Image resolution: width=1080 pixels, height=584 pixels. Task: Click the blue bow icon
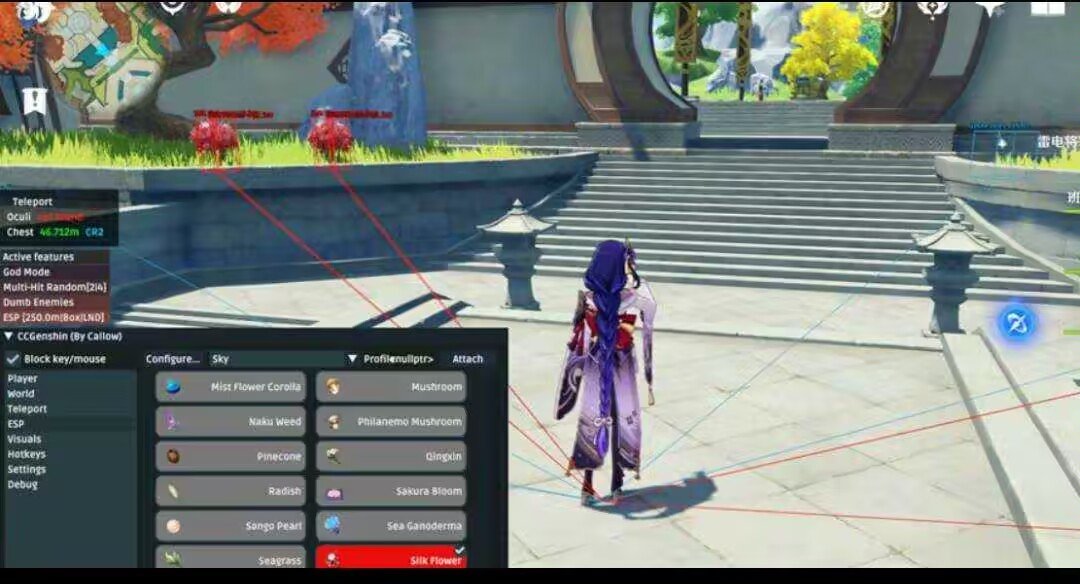pos(1018,323)
